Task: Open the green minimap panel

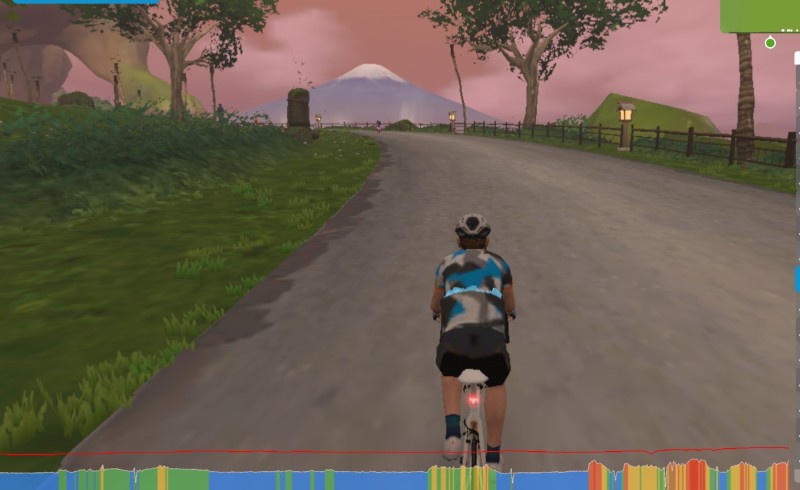Action: (760, 15)
